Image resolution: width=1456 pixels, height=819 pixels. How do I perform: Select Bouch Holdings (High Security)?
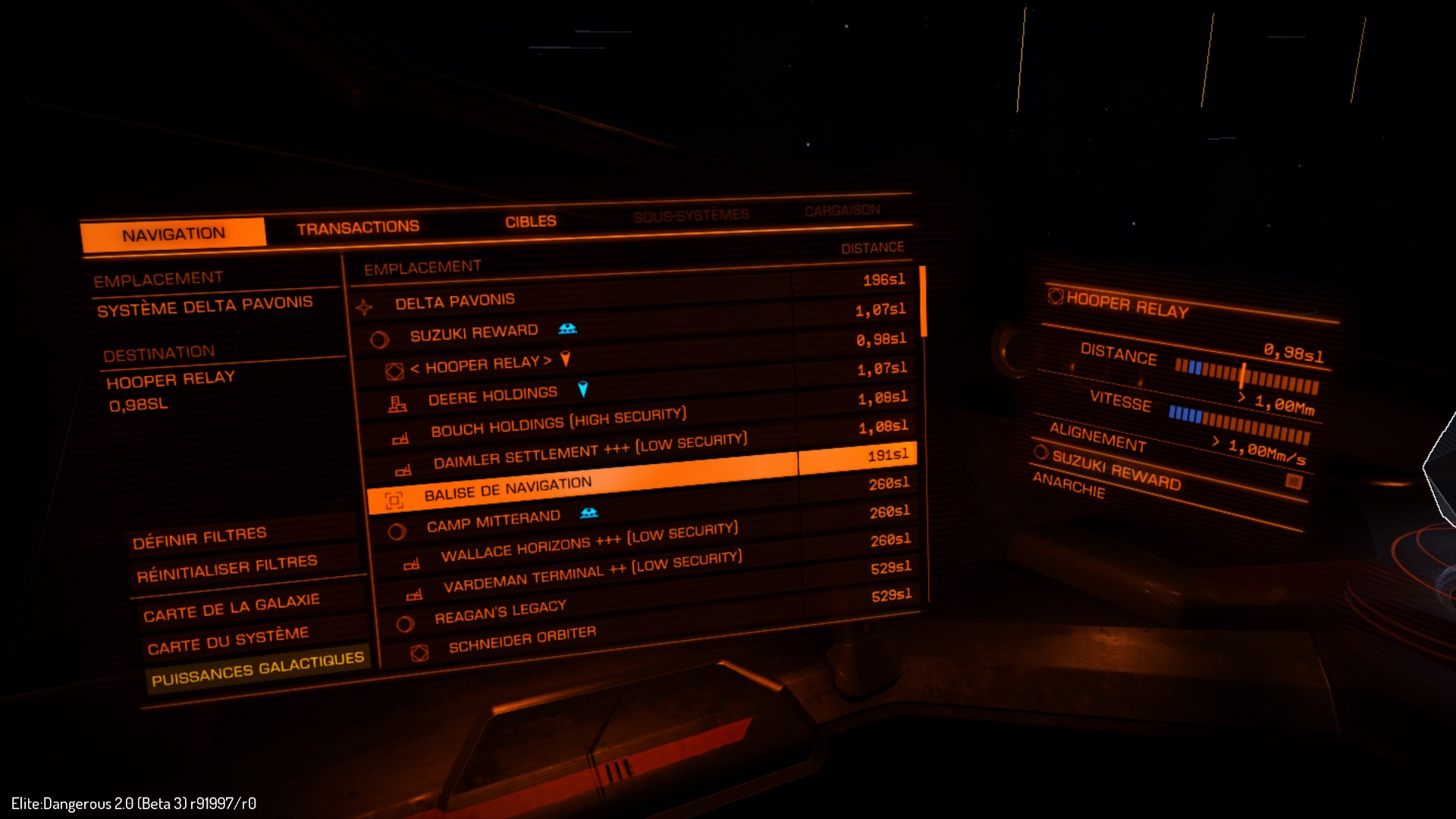[x=558, y=422]
